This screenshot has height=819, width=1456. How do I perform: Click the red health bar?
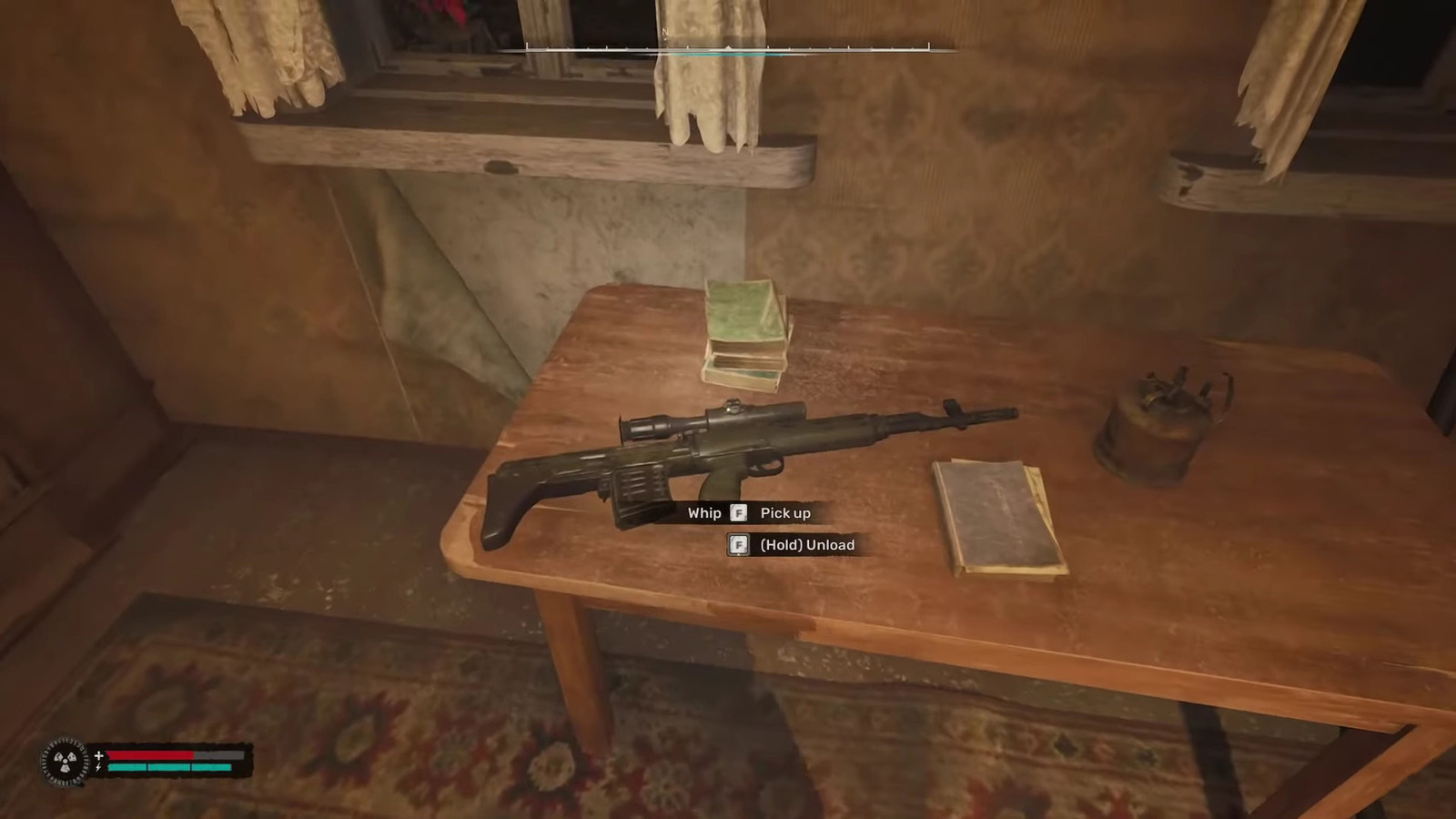[x=150, y=755]
